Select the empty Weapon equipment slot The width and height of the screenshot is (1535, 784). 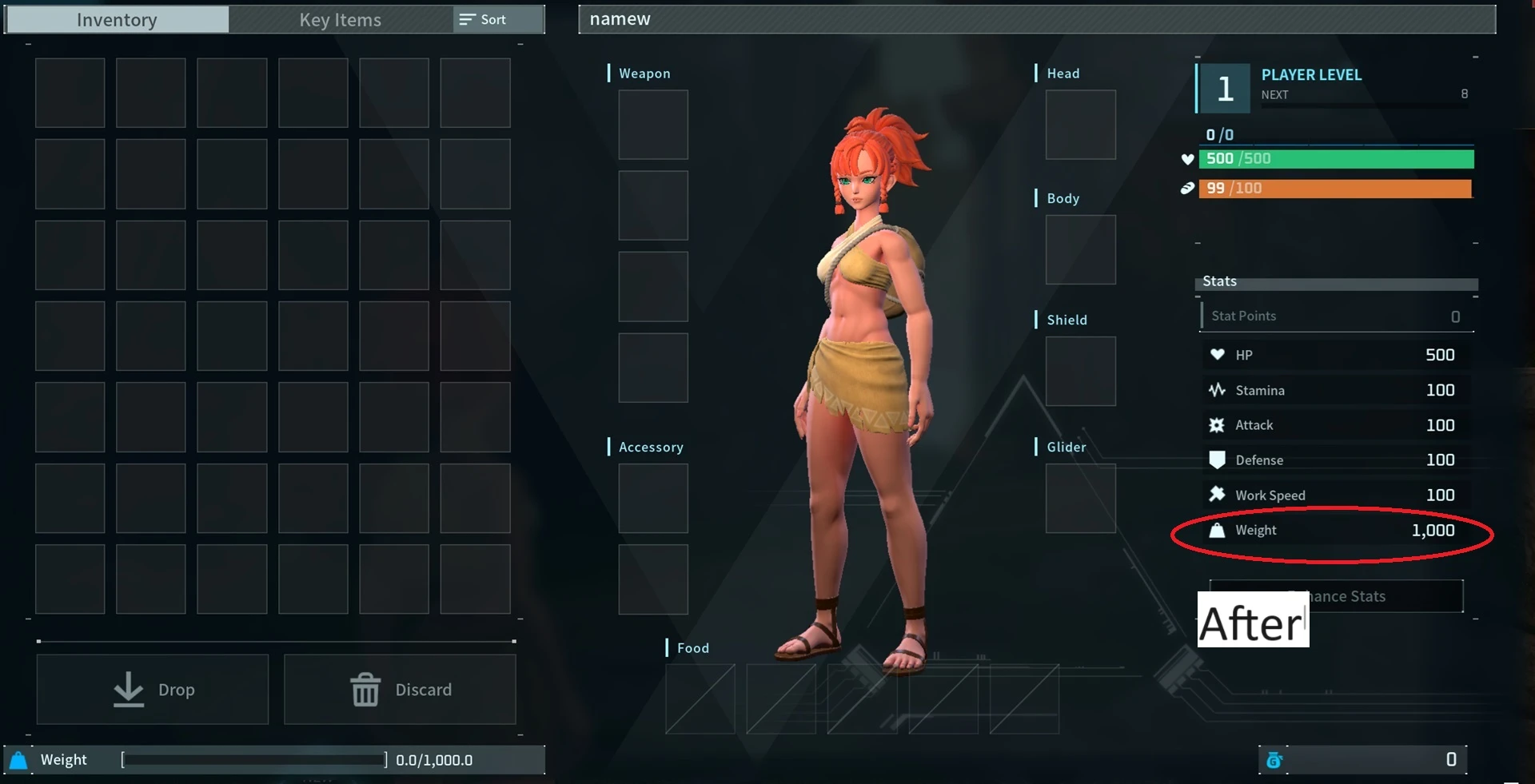[652, 125]
